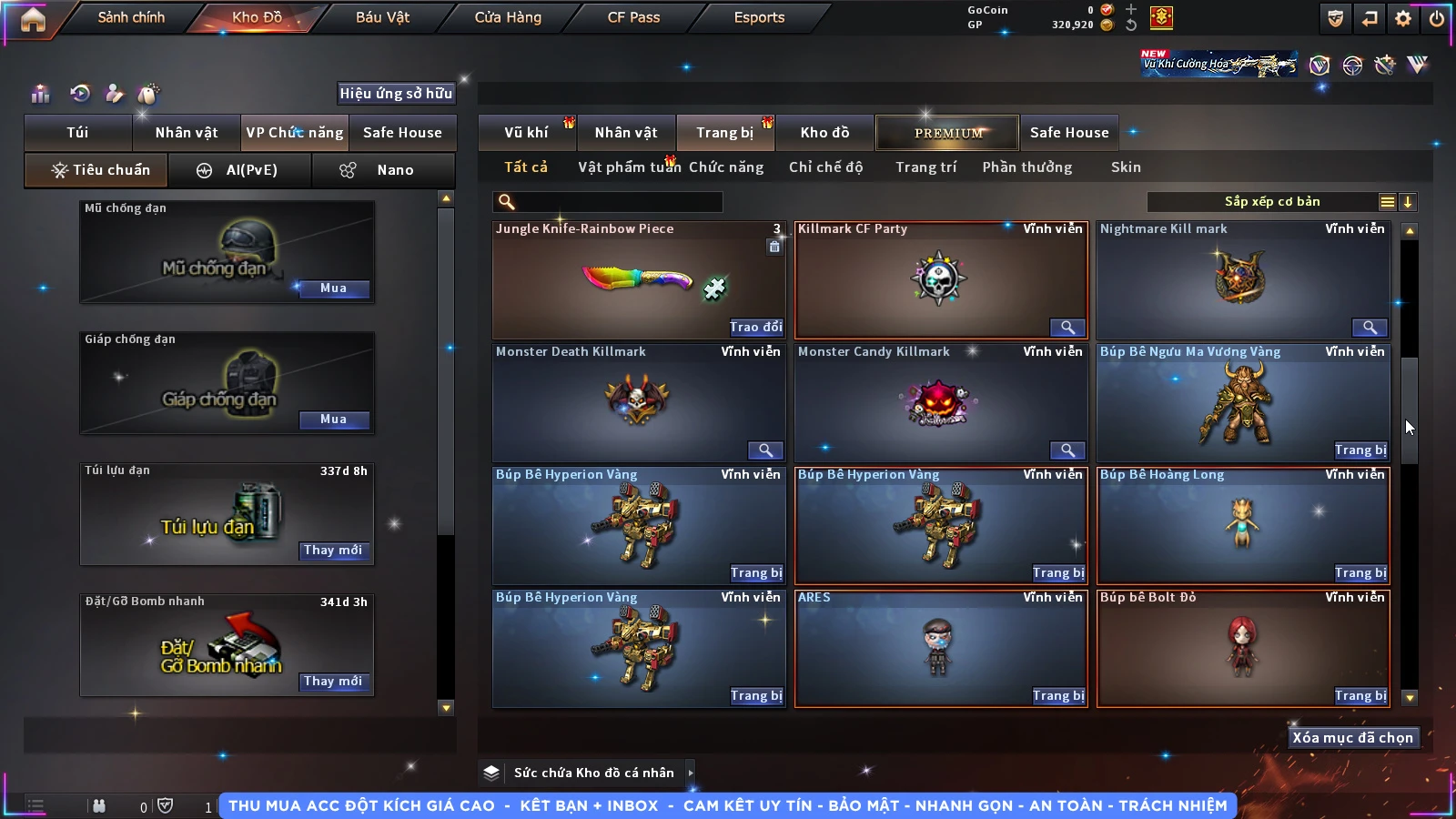Screen dimensions: 1456x819
Task: Select the Nano mode tab
Action: coord(383,170)
